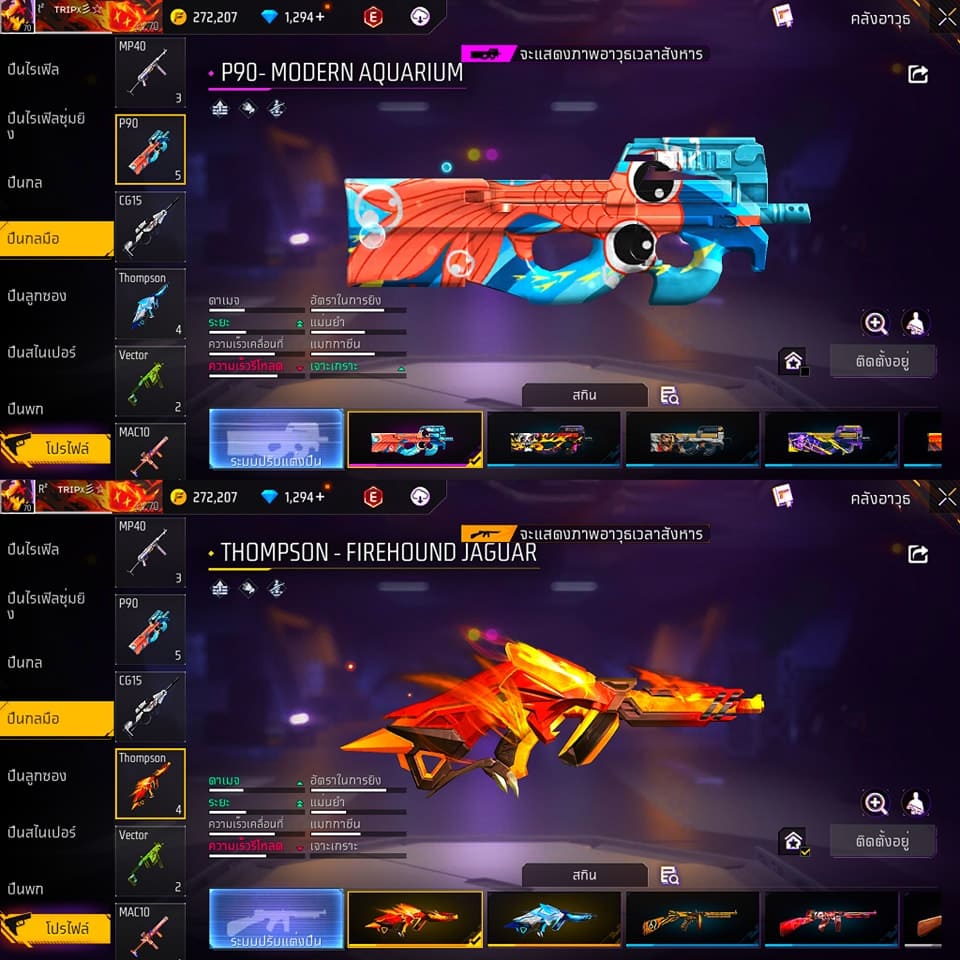Pick the purple and yellow P90 skin
Image resolution: width=960 pixels, height=960 pixels.
click(831, 439)
